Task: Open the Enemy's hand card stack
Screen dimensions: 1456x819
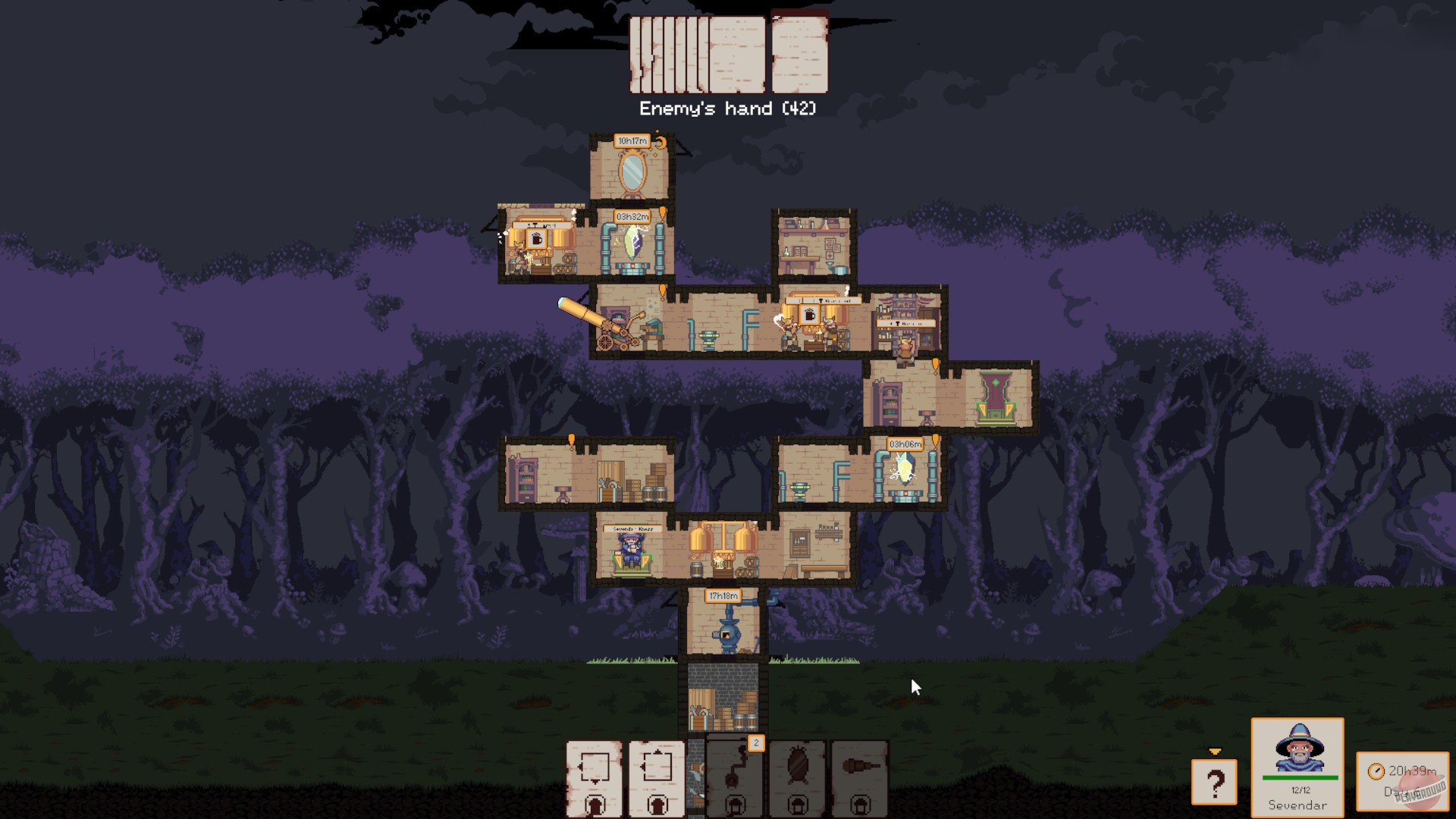Action: coord(728,53)
